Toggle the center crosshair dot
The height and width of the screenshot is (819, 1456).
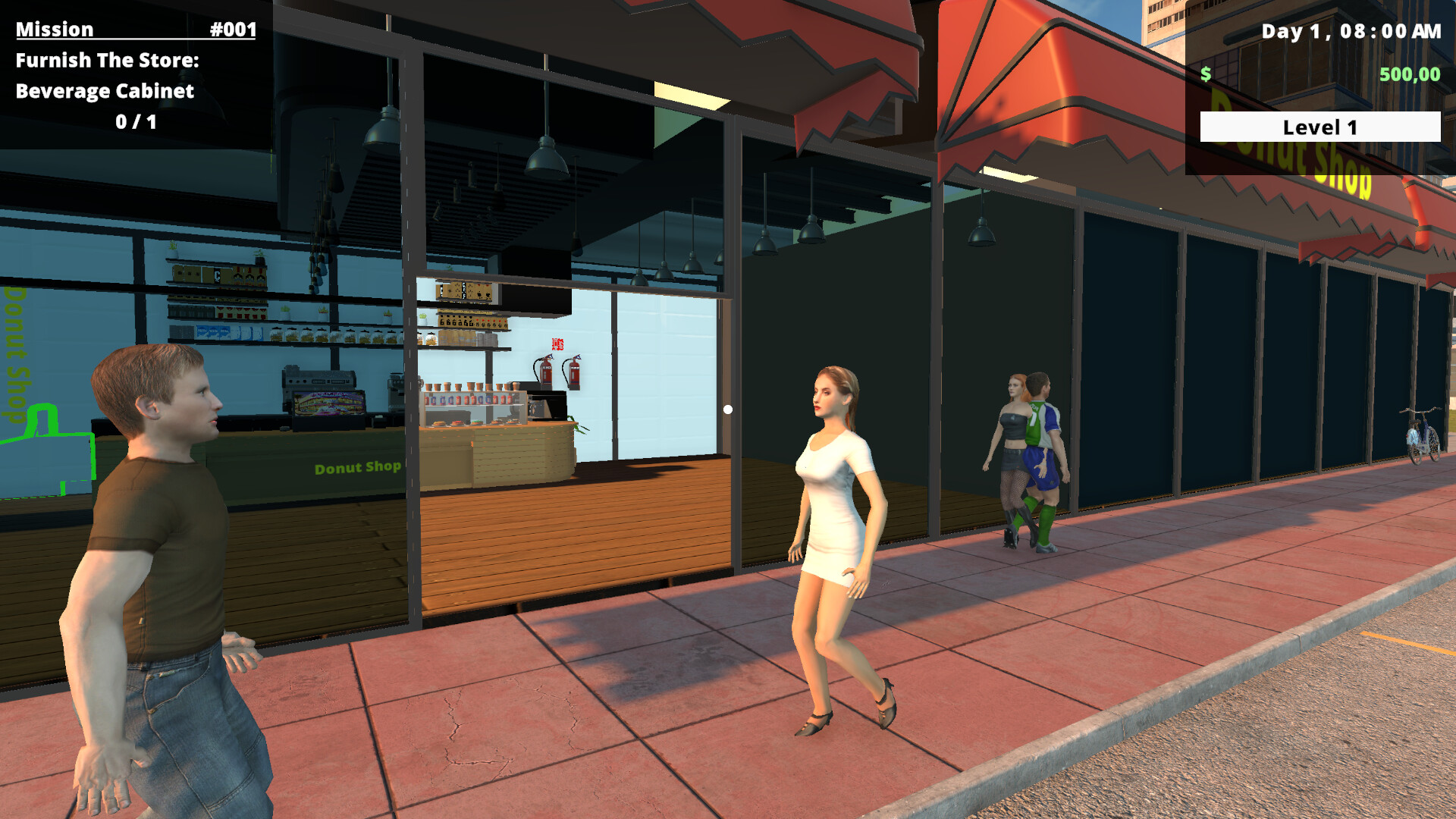(x=728, y=409)
